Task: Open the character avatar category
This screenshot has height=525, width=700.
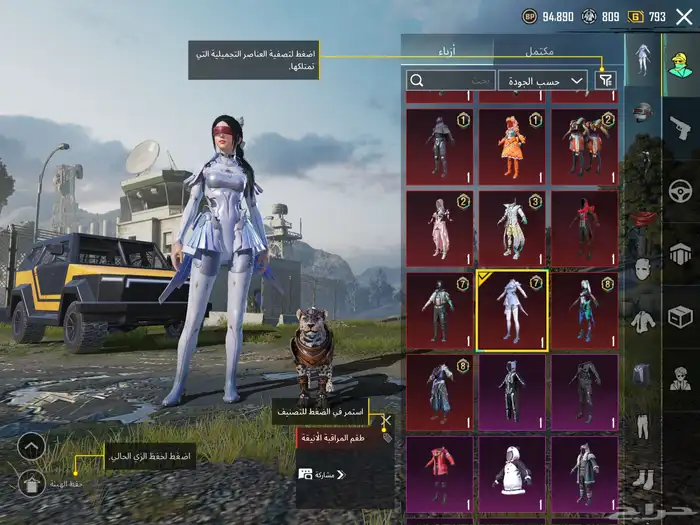Action: click(680, 65)
